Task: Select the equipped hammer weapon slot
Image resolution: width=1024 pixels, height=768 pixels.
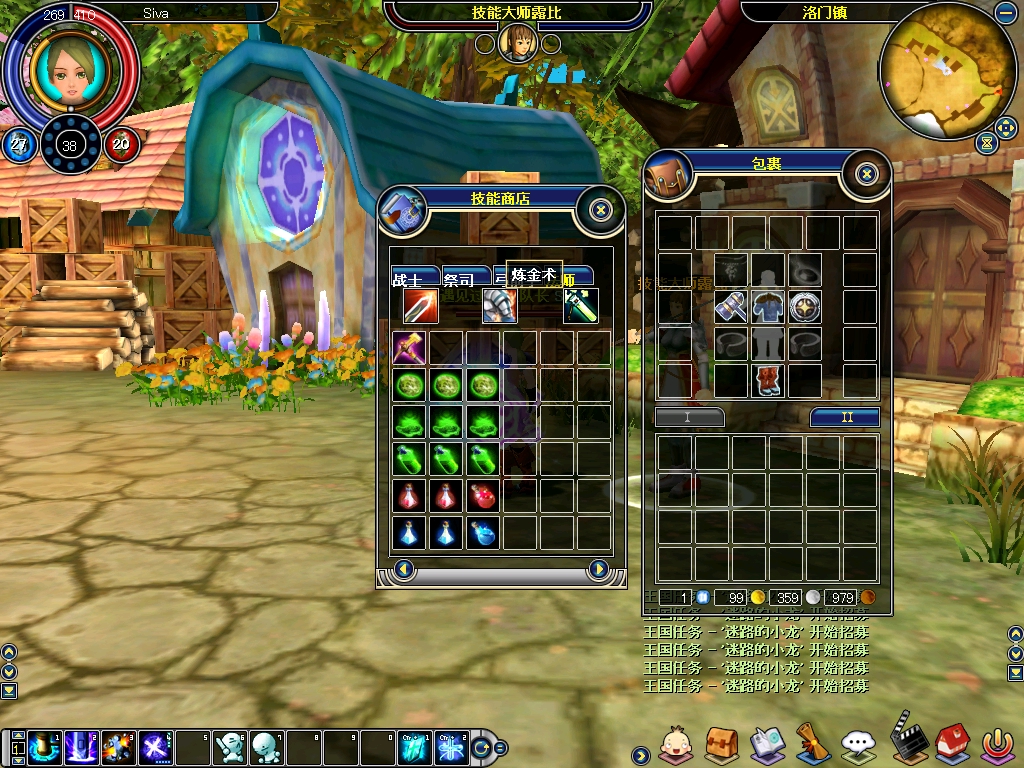Action: click(731, 307)
